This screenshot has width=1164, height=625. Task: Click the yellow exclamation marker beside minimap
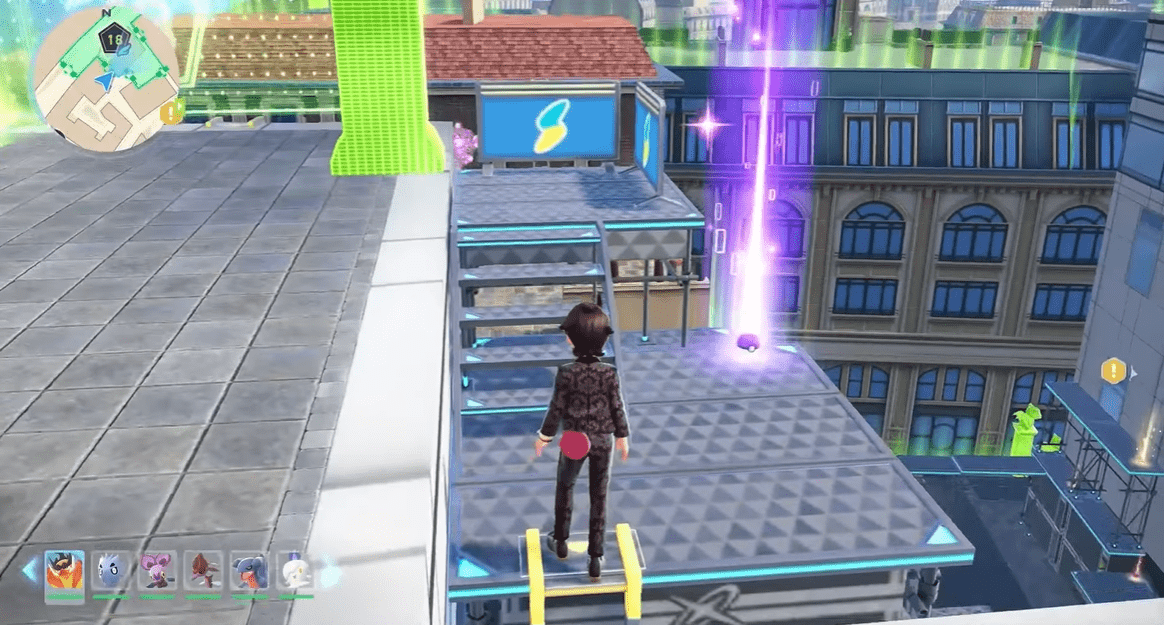[x=172, y=110]
